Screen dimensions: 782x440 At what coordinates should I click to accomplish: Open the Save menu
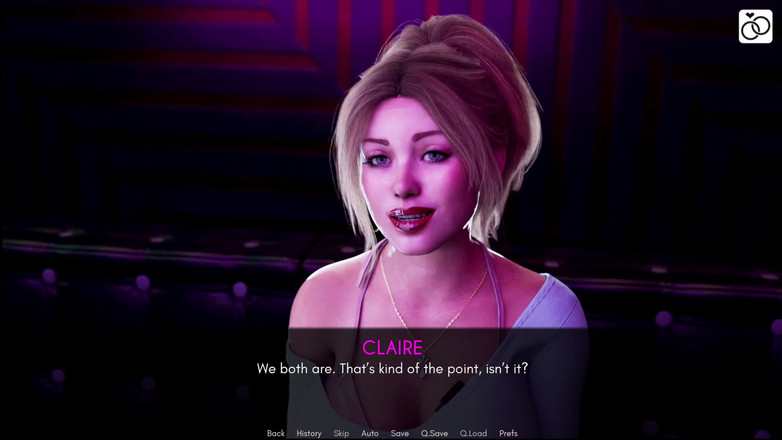point(400,433)
